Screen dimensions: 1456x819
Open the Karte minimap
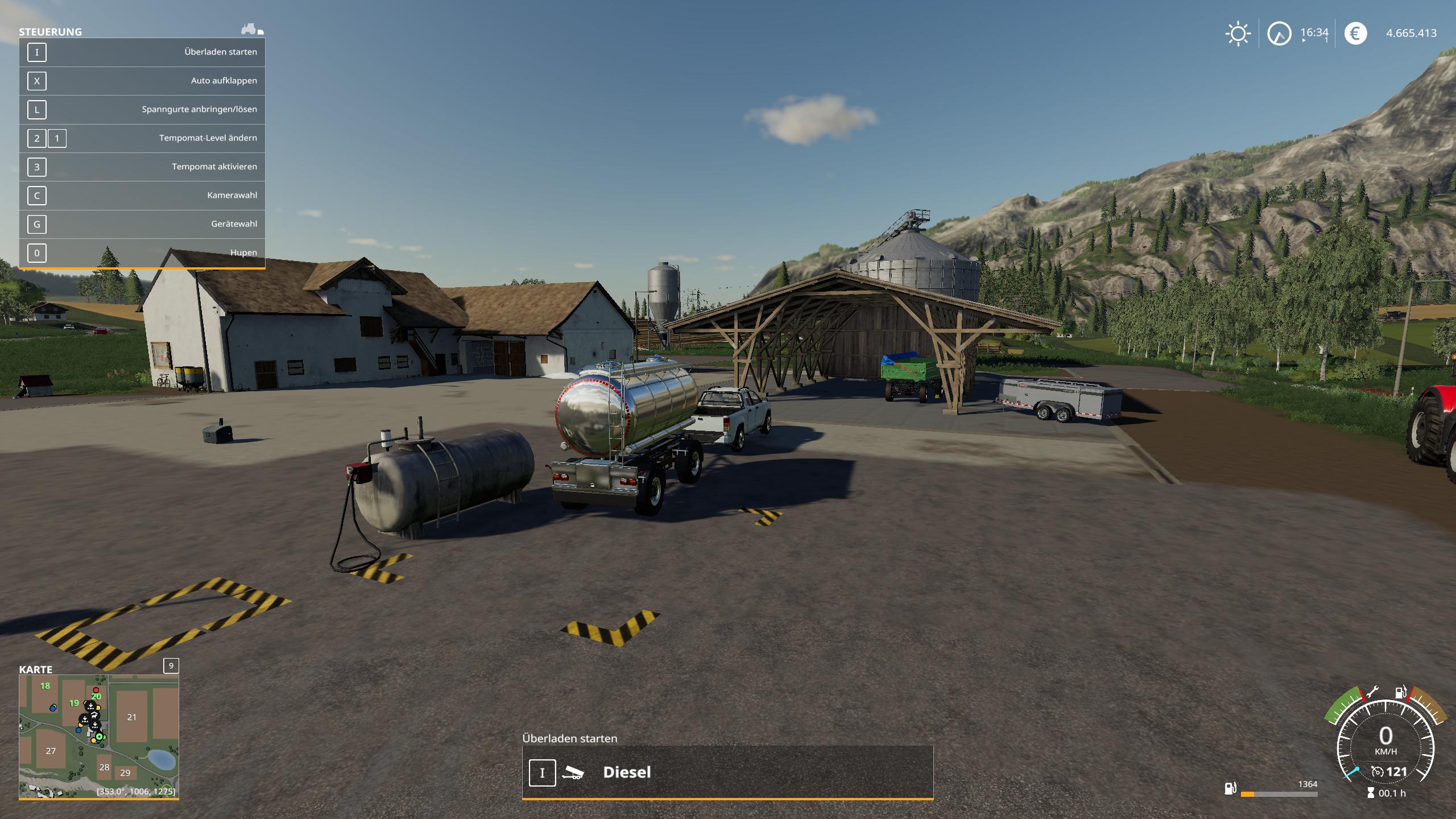pos(99,736)
